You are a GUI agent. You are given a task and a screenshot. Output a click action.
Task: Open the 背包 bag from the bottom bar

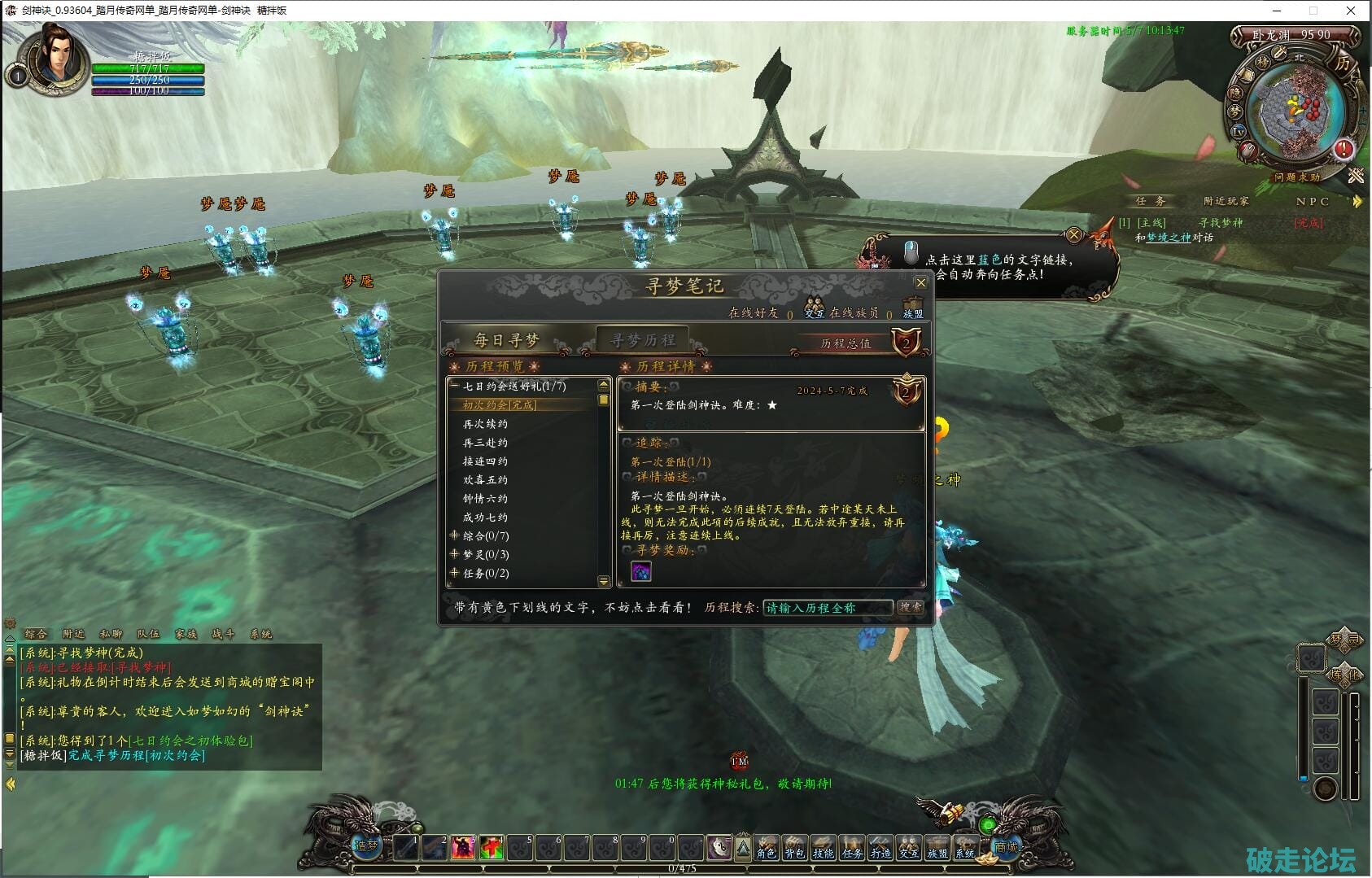tap(794, 848)
